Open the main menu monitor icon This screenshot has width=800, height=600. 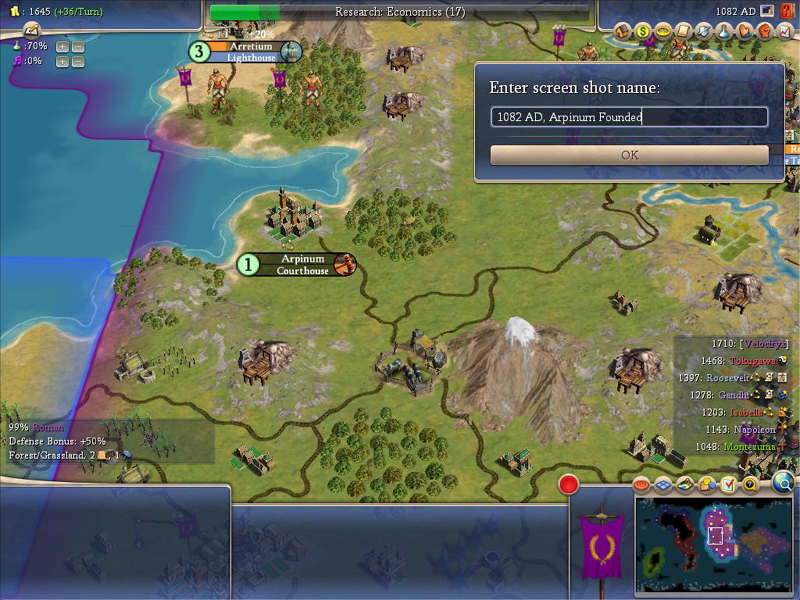[x=767, y=10]
